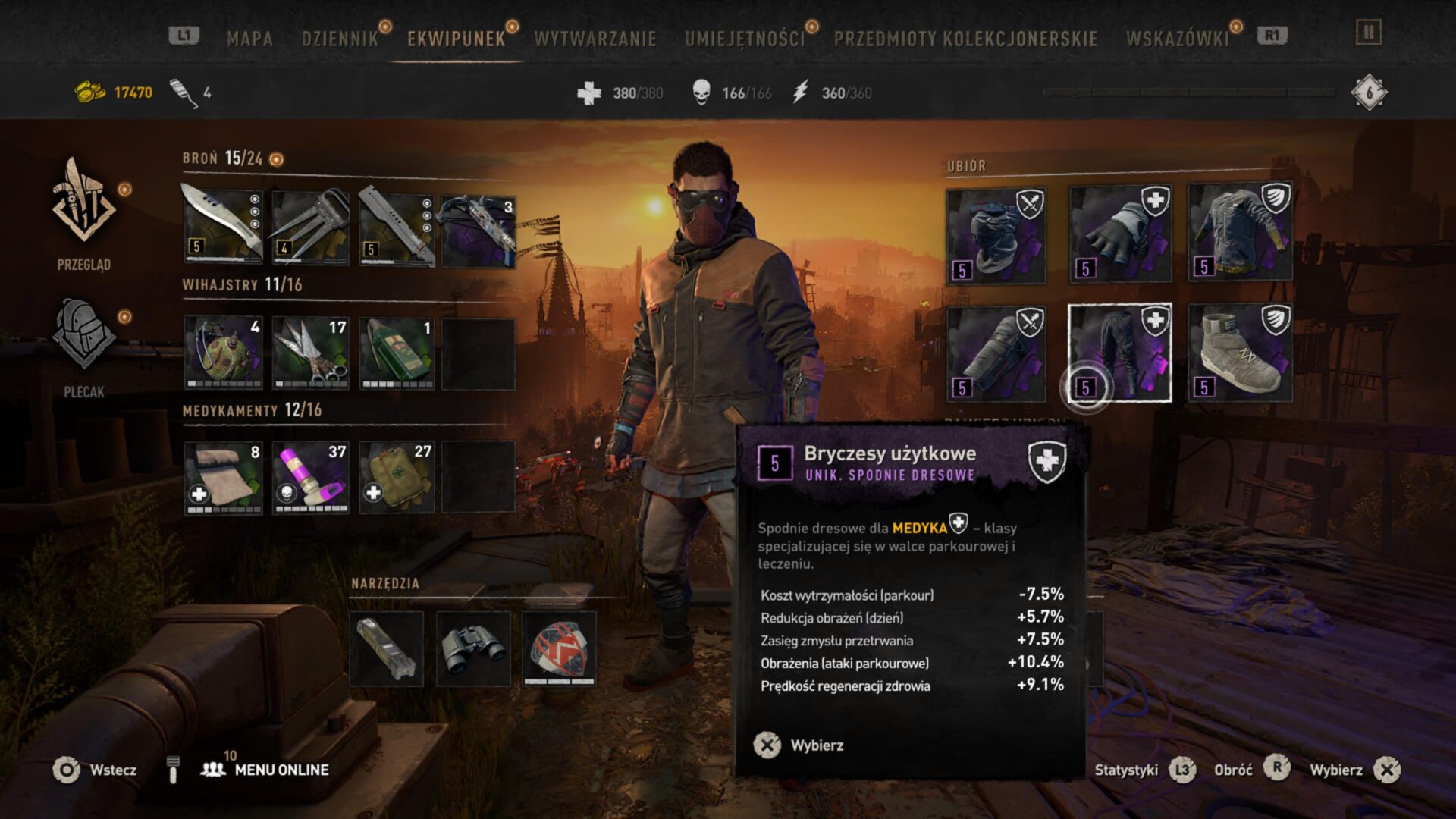The width and height of the screenshot is (1456, 819).
Task: Select the military medkit slot with 27
Action: click(397, 478)
